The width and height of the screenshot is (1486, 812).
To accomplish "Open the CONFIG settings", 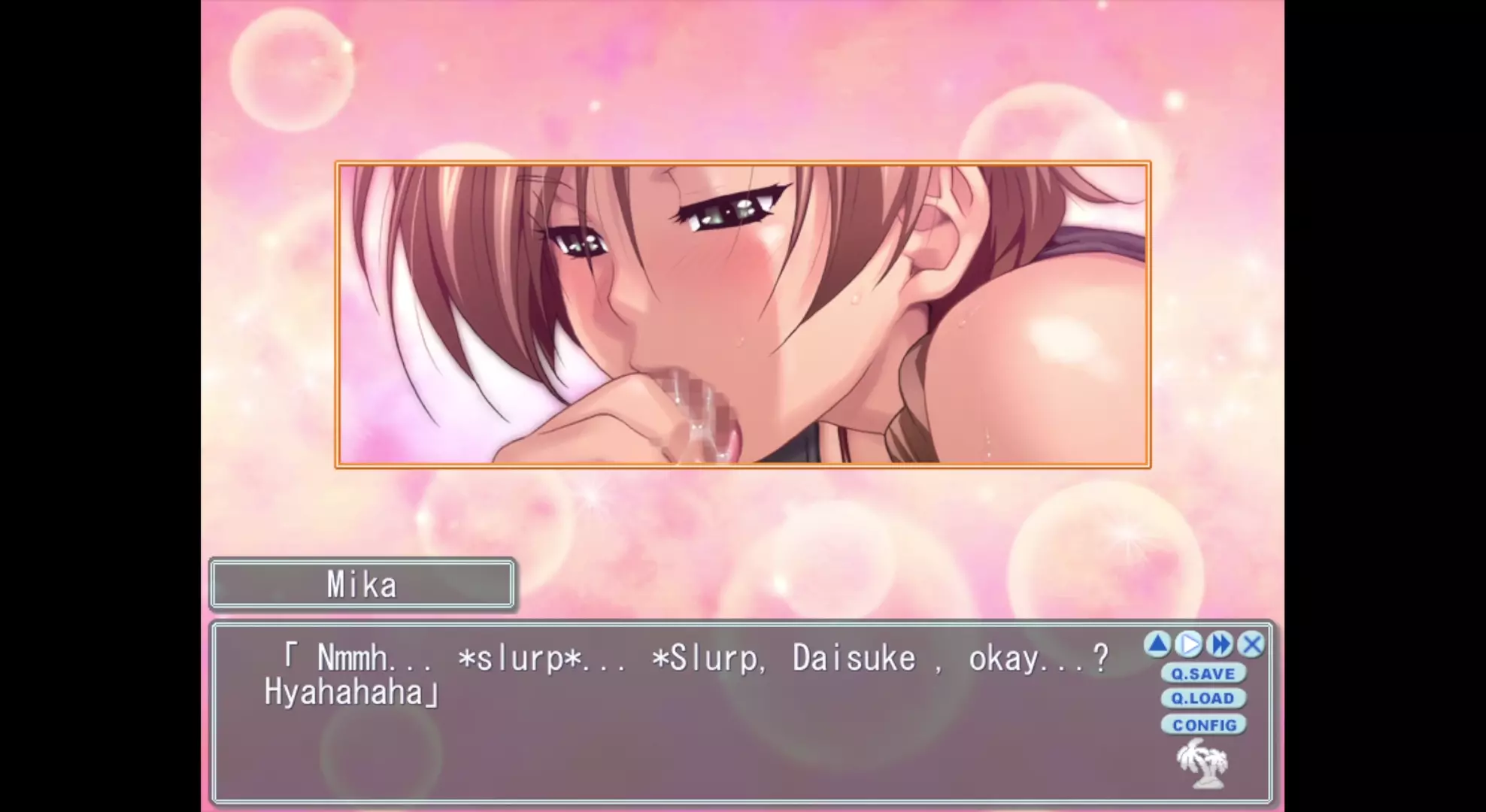I will pos(1204,725).
